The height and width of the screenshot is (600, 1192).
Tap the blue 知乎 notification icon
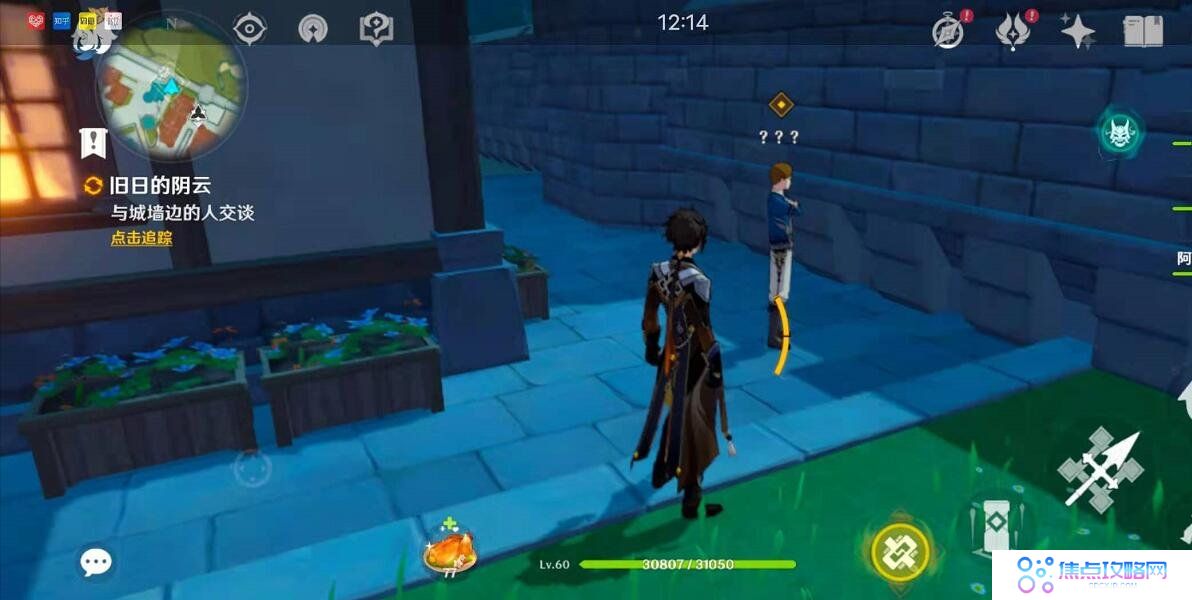coord(61,20)
